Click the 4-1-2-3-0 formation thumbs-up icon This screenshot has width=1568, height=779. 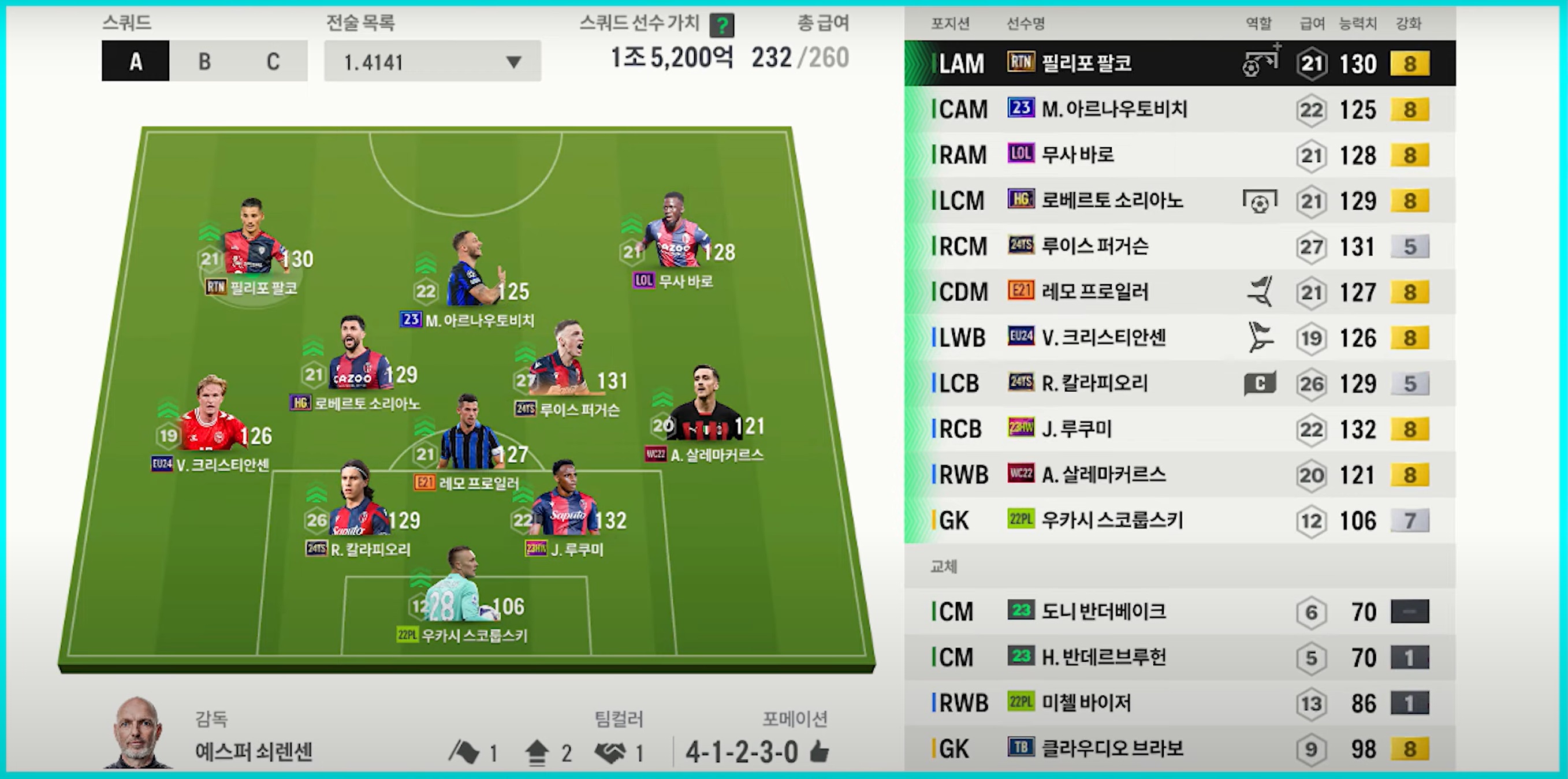820,753
